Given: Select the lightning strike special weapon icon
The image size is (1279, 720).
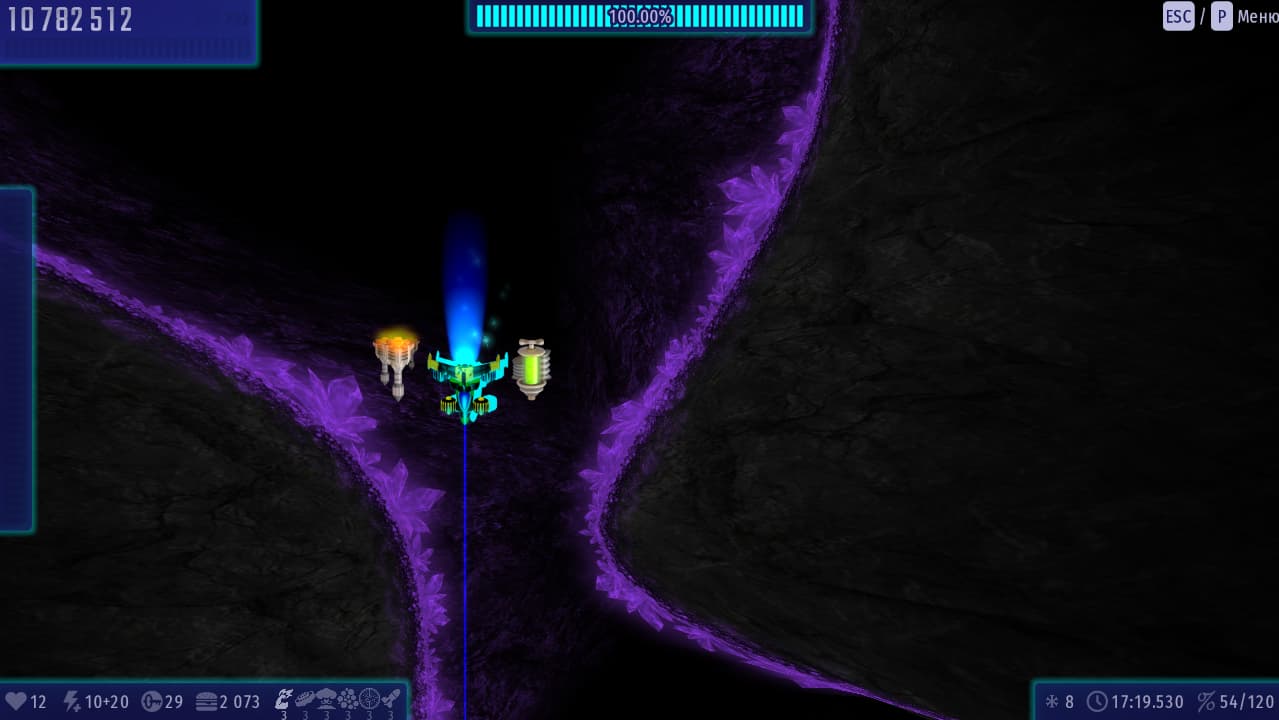Looking at the screenshot, I should (x=284, y=698).
